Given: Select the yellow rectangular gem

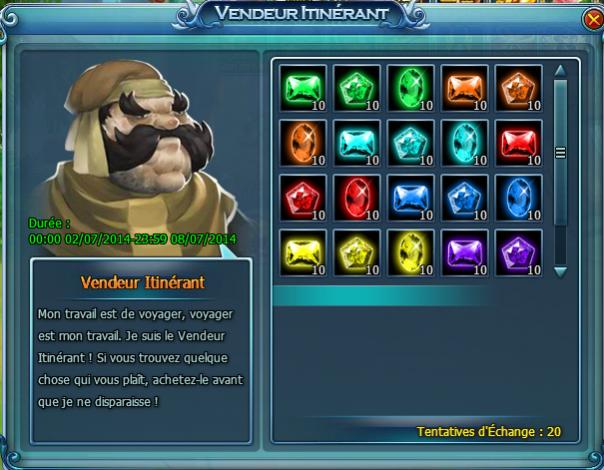Looking at the screenshot, I should pyautogui.click(x=299, y=251).
